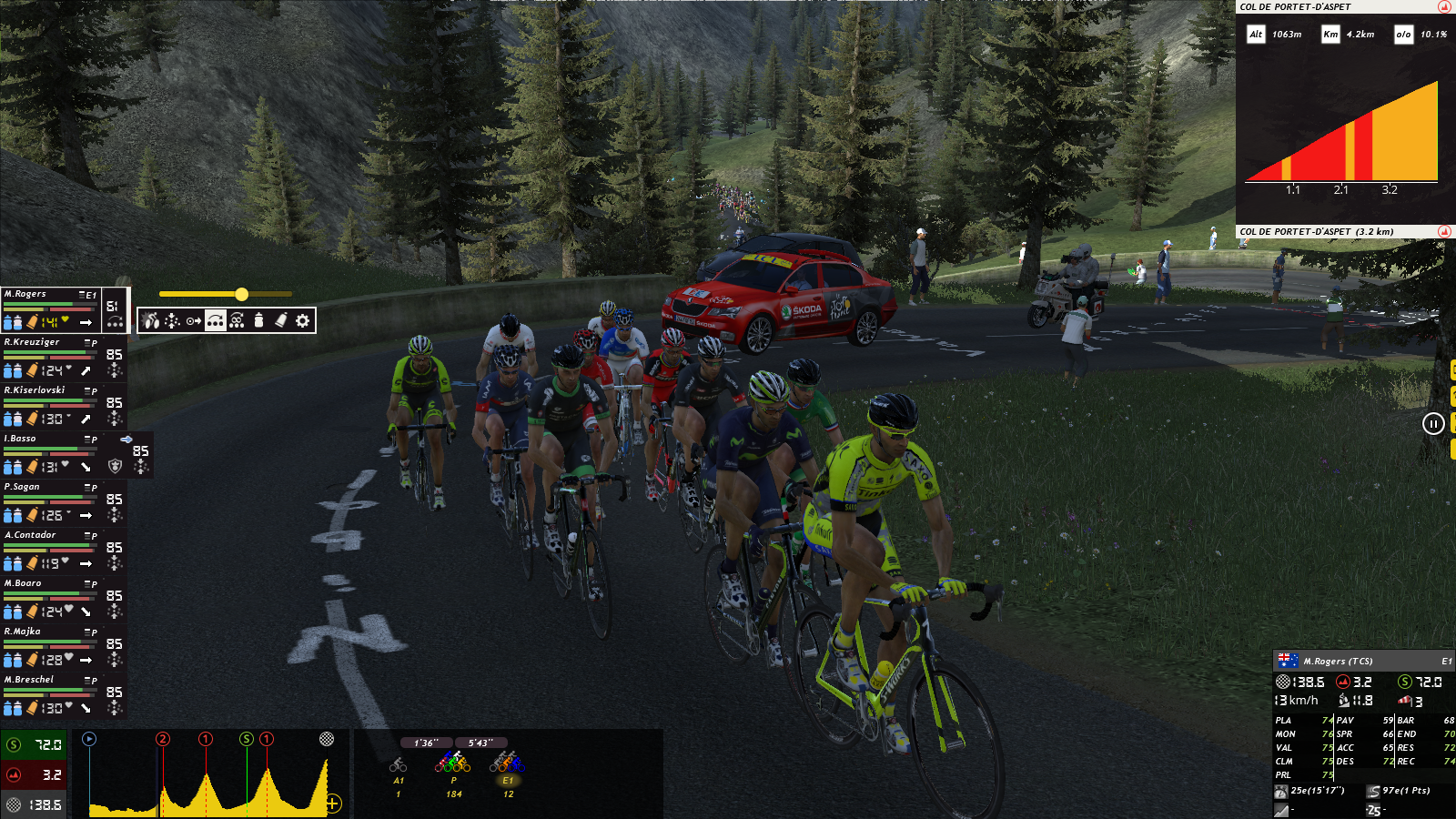Click the finish flag marker on profile

[x=327, y=739]
